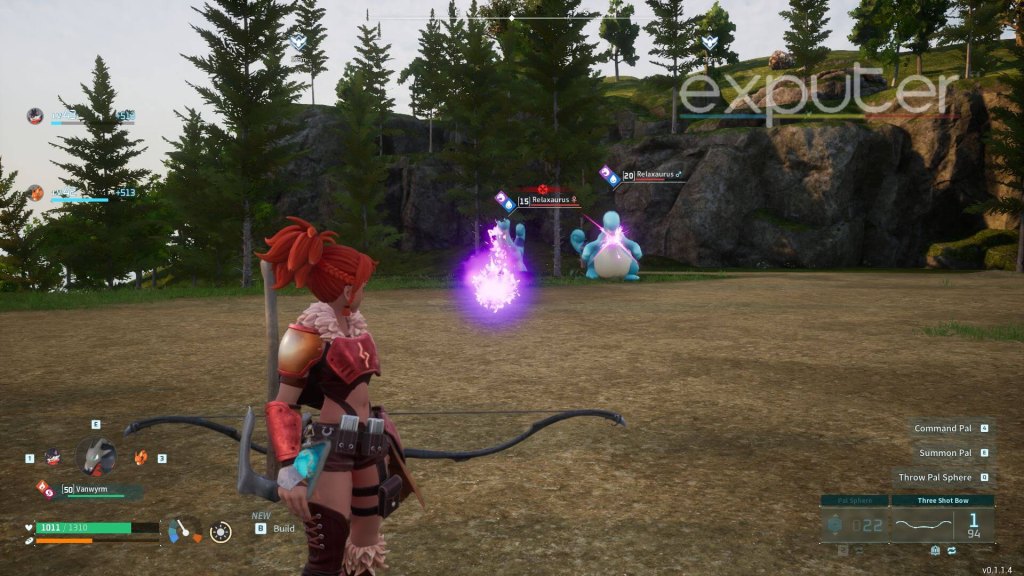Switch to the left Pal in party selector
The image size is (1024, 576).
click(53, 458)
